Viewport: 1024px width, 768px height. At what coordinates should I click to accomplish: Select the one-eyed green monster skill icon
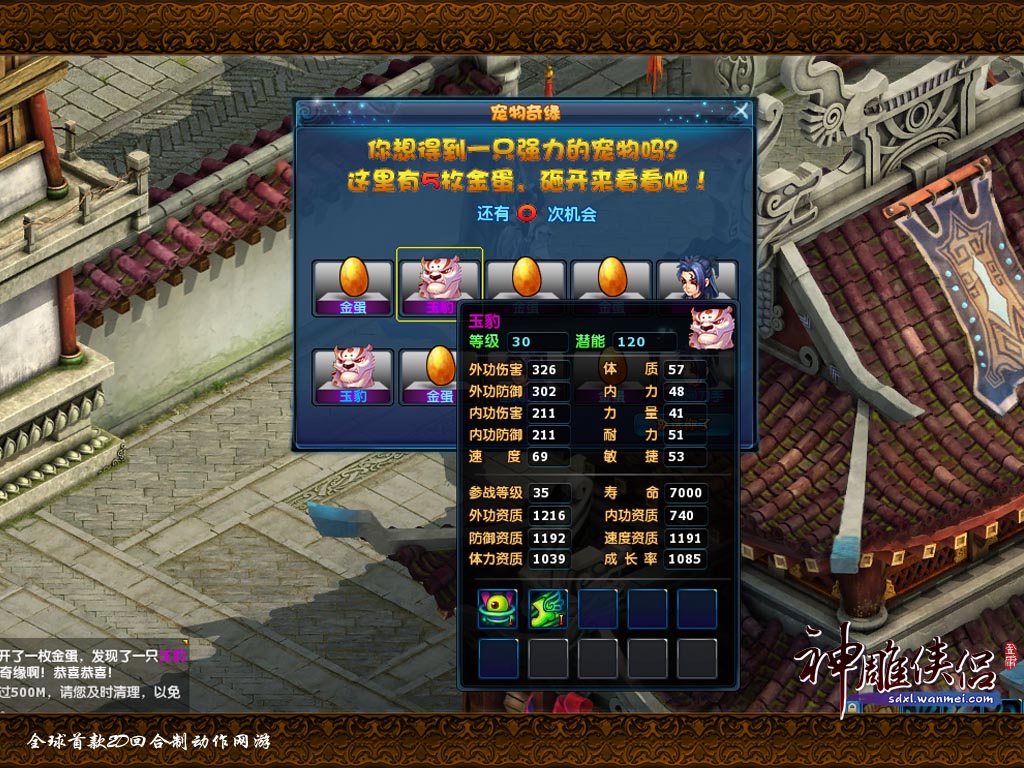(x=498, y=609)
